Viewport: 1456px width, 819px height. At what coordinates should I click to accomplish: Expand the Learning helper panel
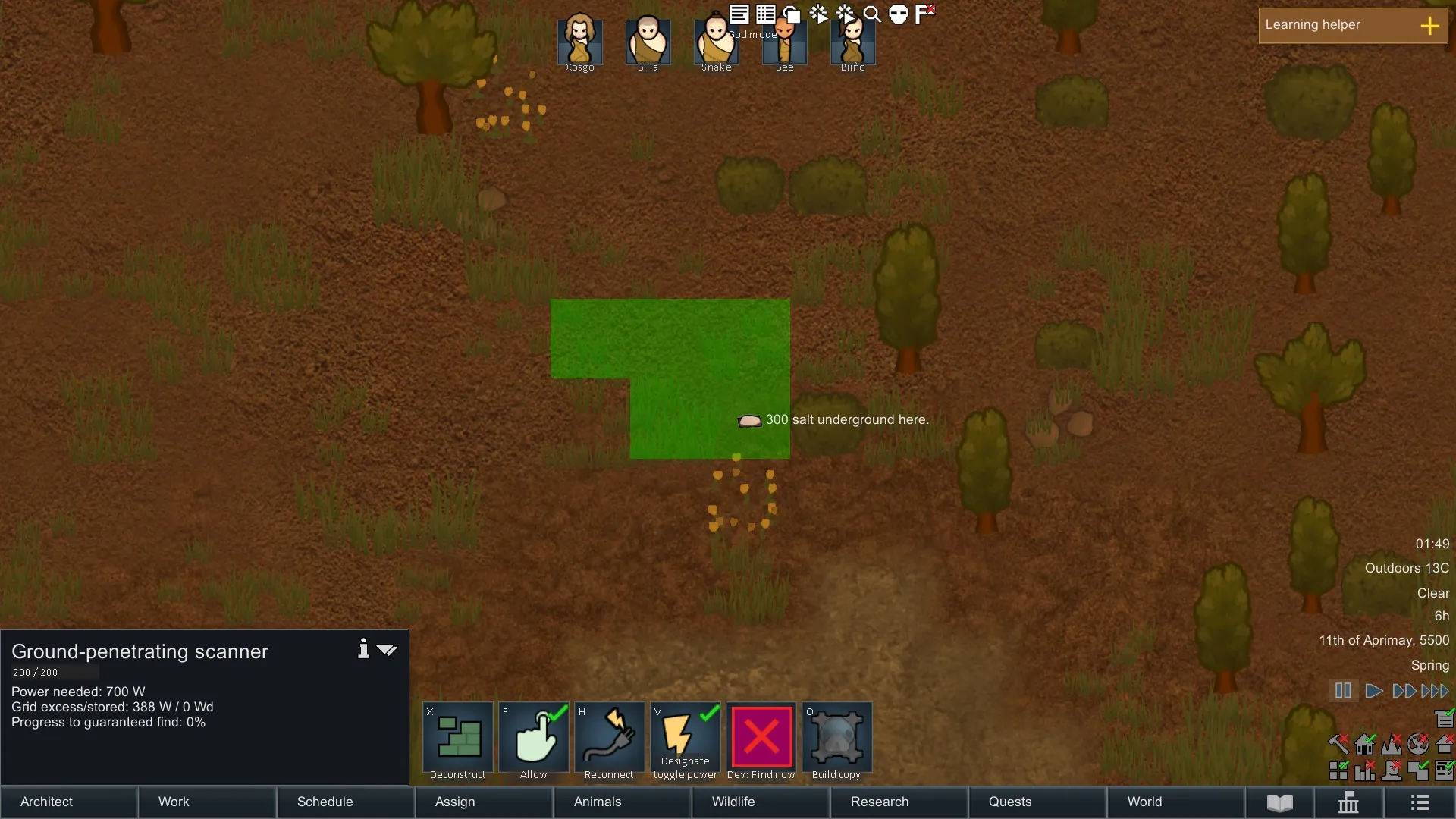pyautogui.click(x=1429, y=26)
